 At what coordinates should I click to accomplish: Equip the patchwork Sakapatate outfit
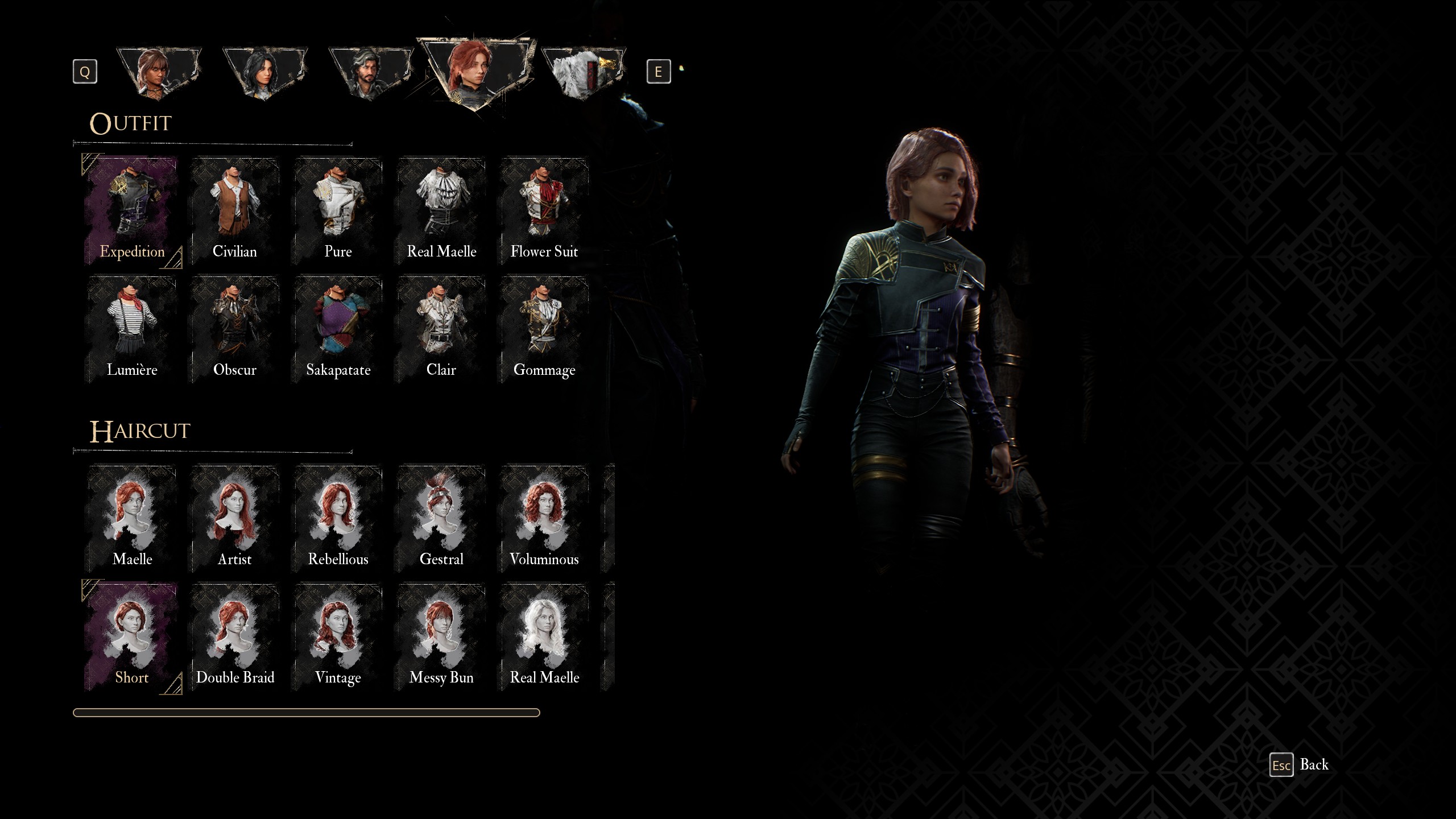[338, 329]
